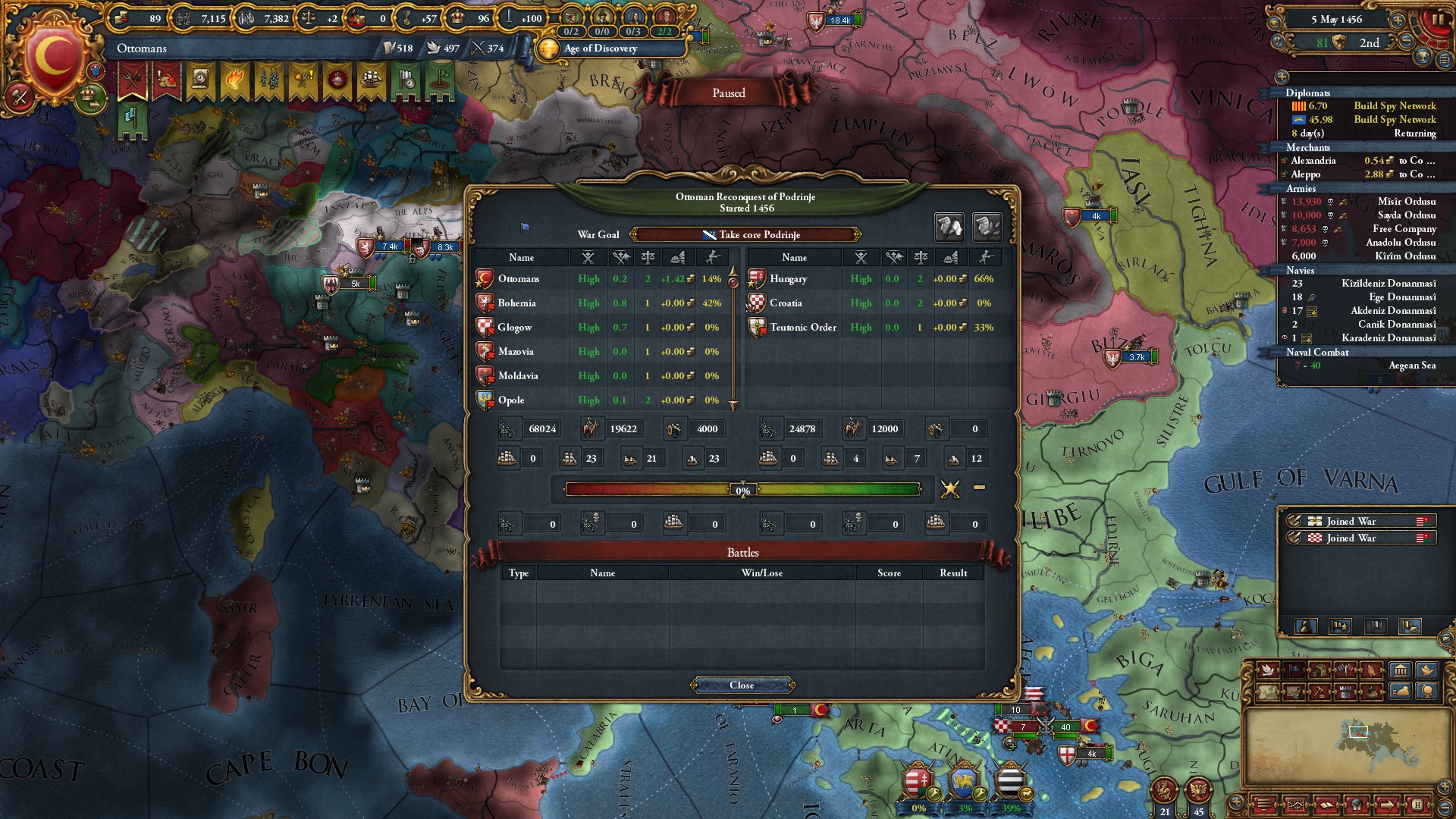
Task: Click the star icon beside the warscore bar
Action: (x=949, y=489)
